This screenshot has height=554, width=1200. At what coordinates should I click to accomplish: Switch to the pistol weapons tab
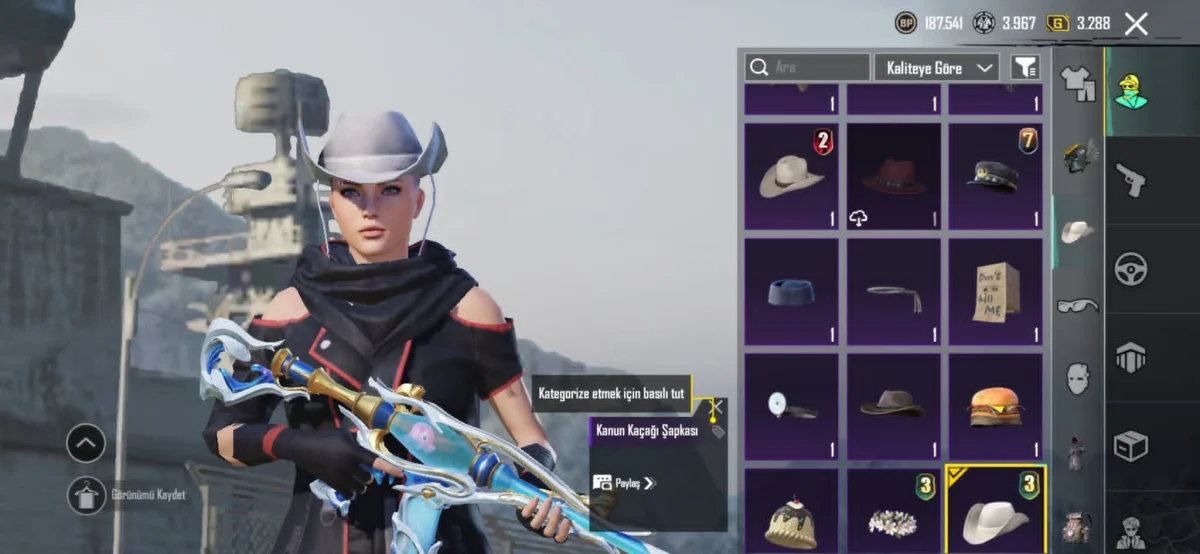click(x=1130, y=180)
